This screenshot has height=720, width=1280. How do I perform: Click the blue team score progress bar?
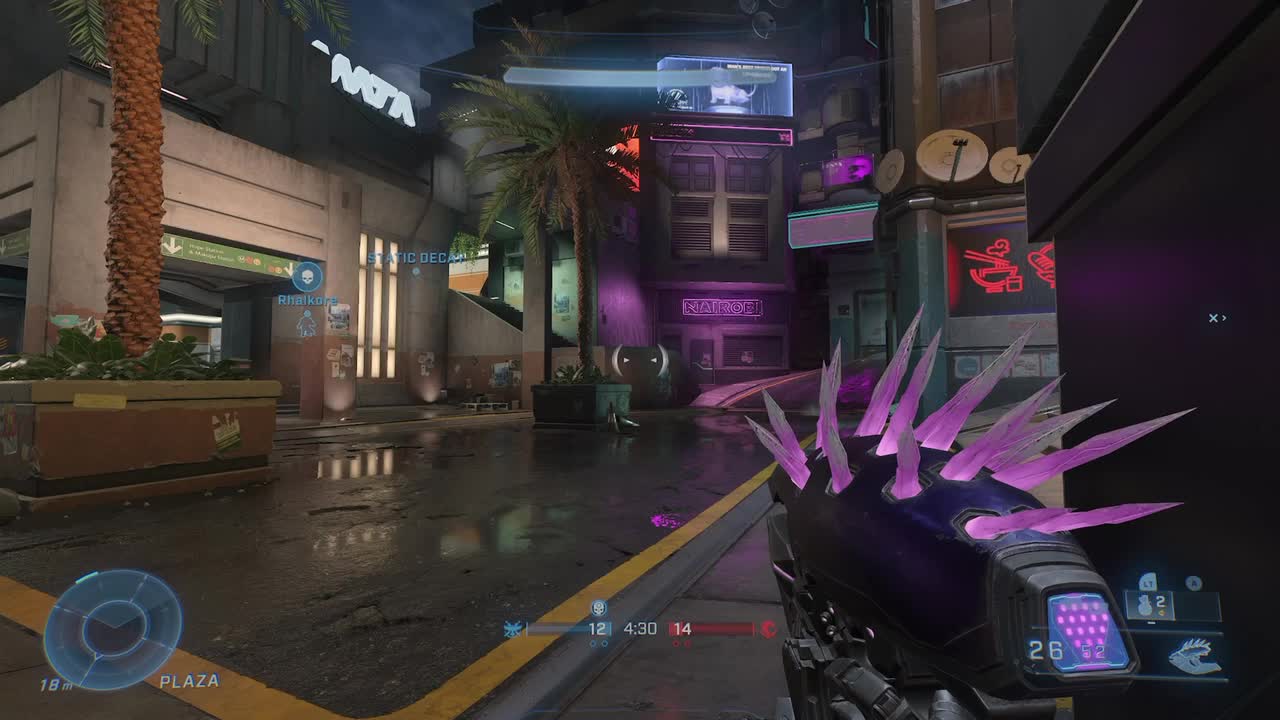(x=556, y=628)
